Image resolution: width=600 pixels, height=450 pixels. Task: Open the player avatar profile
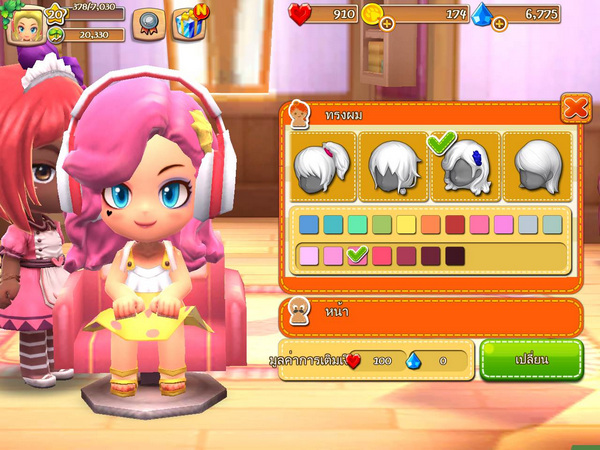click(x=23, y=24)
